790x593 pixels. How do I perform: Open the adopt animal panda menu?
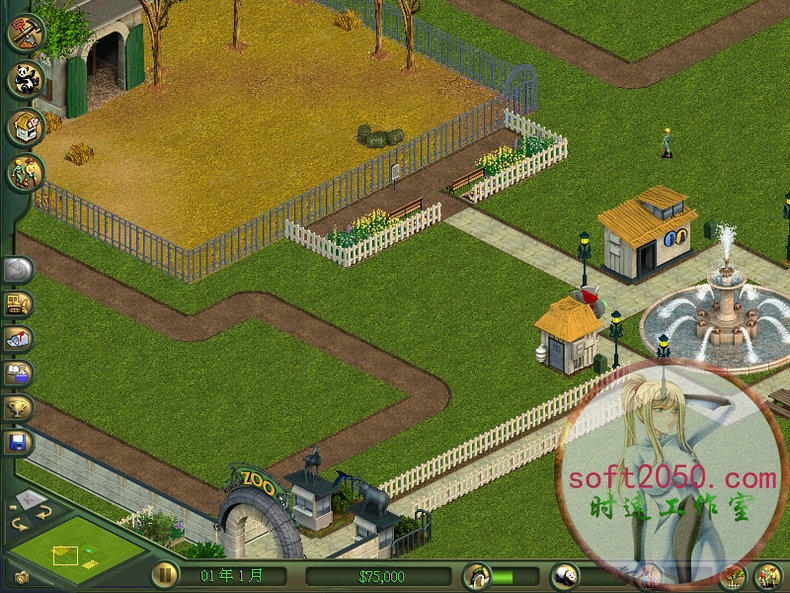[25, 79]
